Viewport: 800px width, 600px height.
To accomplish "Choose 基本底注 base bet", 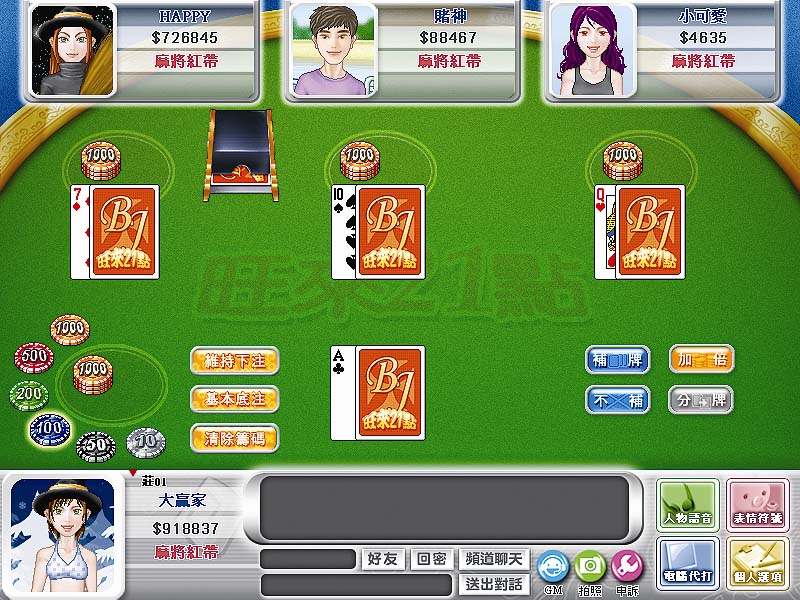I will 234,398.
